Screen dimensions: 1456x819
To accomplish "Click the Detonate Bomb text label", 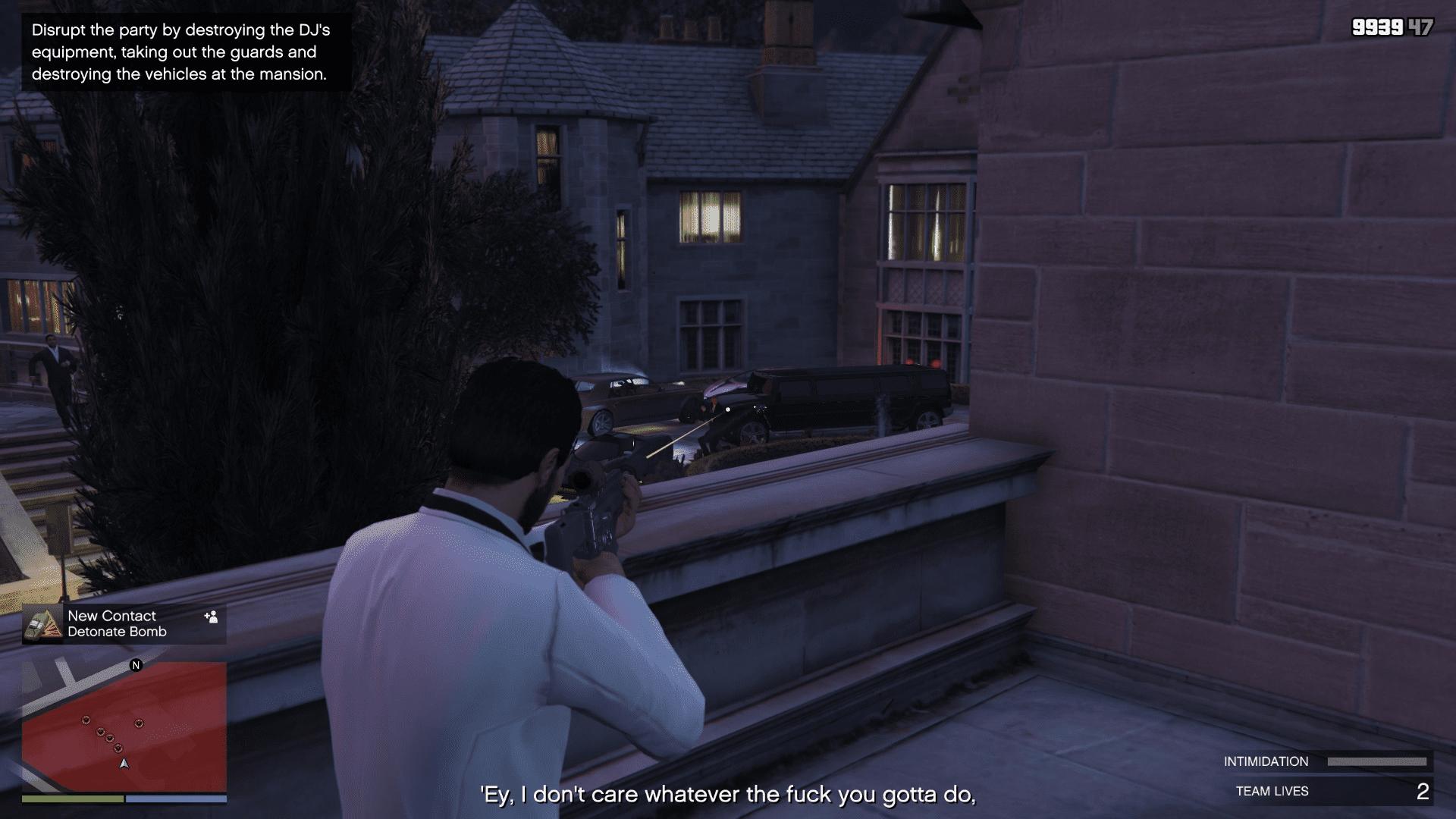I will [x=118, y=632].
